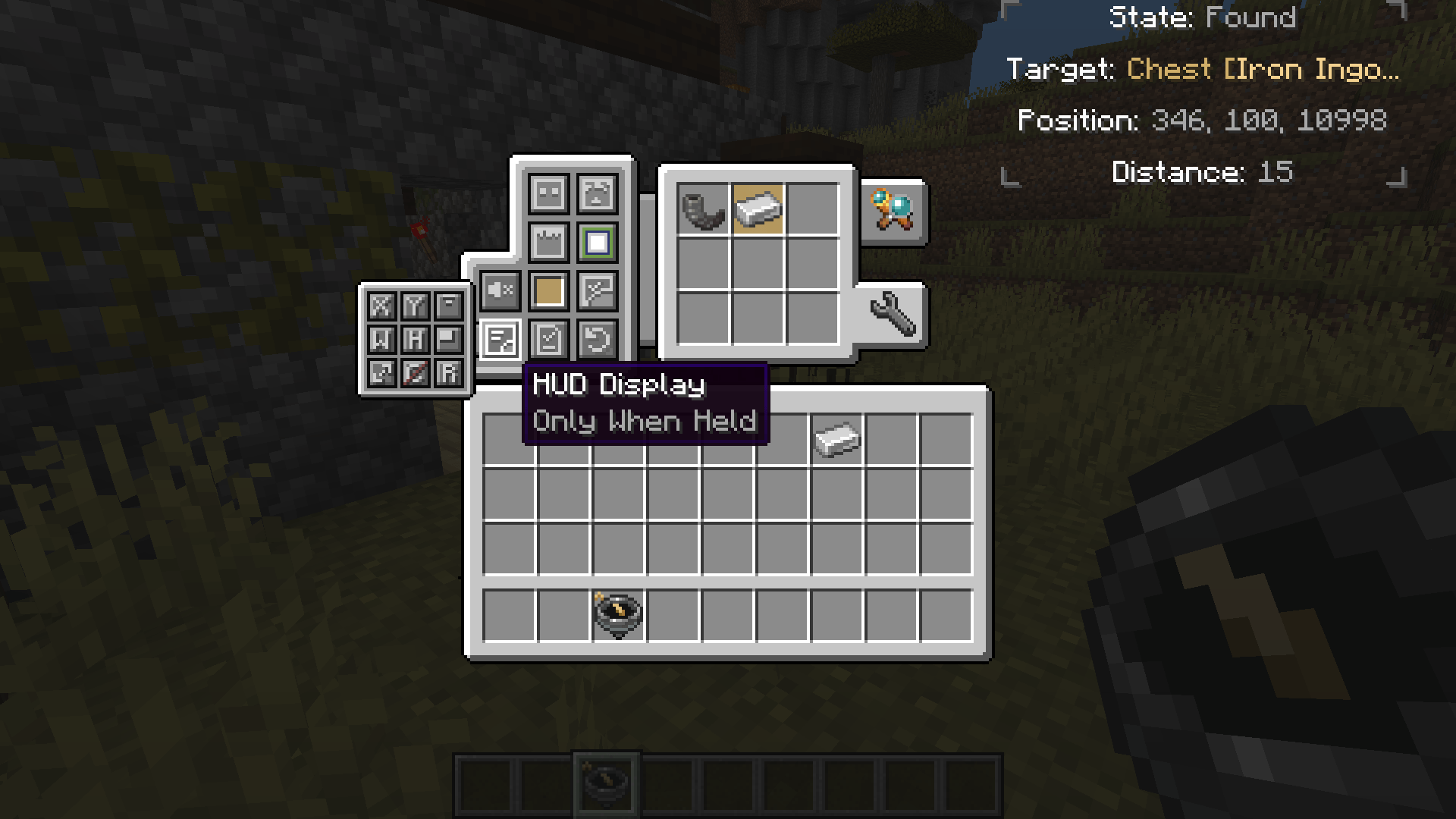This screenshot has width=1456, height=819.
Task: Click the cracked face icon
Action: 597,193
